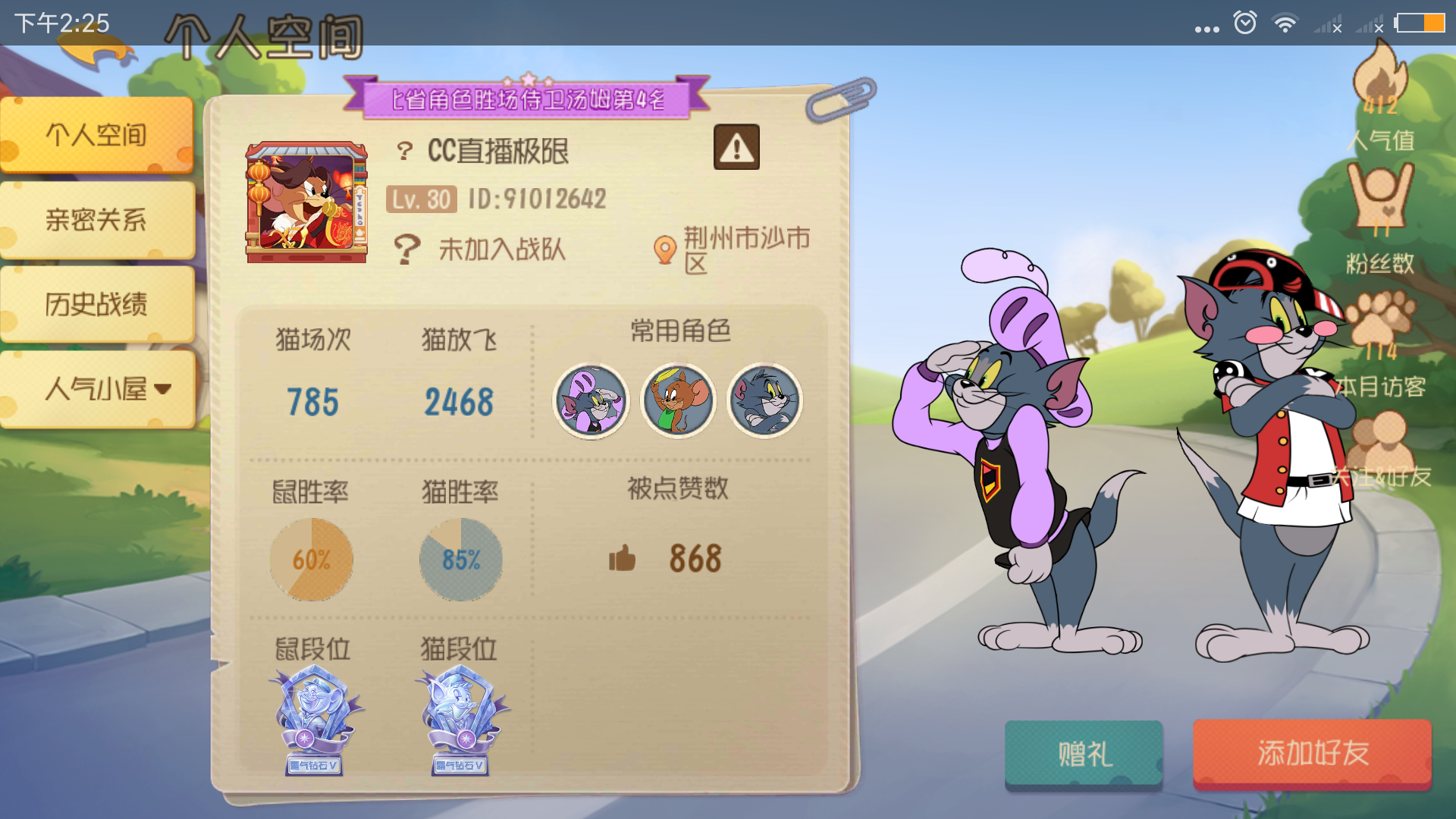Image resolution: width=1456 pixels, height=819 pixels.
Task: Open the warning notice icon beside the player name
Action: [x=736, y=146]
